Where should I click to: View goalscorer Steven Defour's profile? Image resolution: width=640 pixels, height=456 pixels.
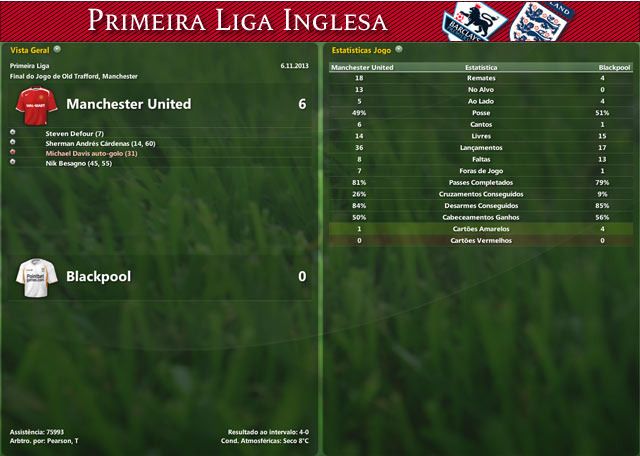point(74,133)
